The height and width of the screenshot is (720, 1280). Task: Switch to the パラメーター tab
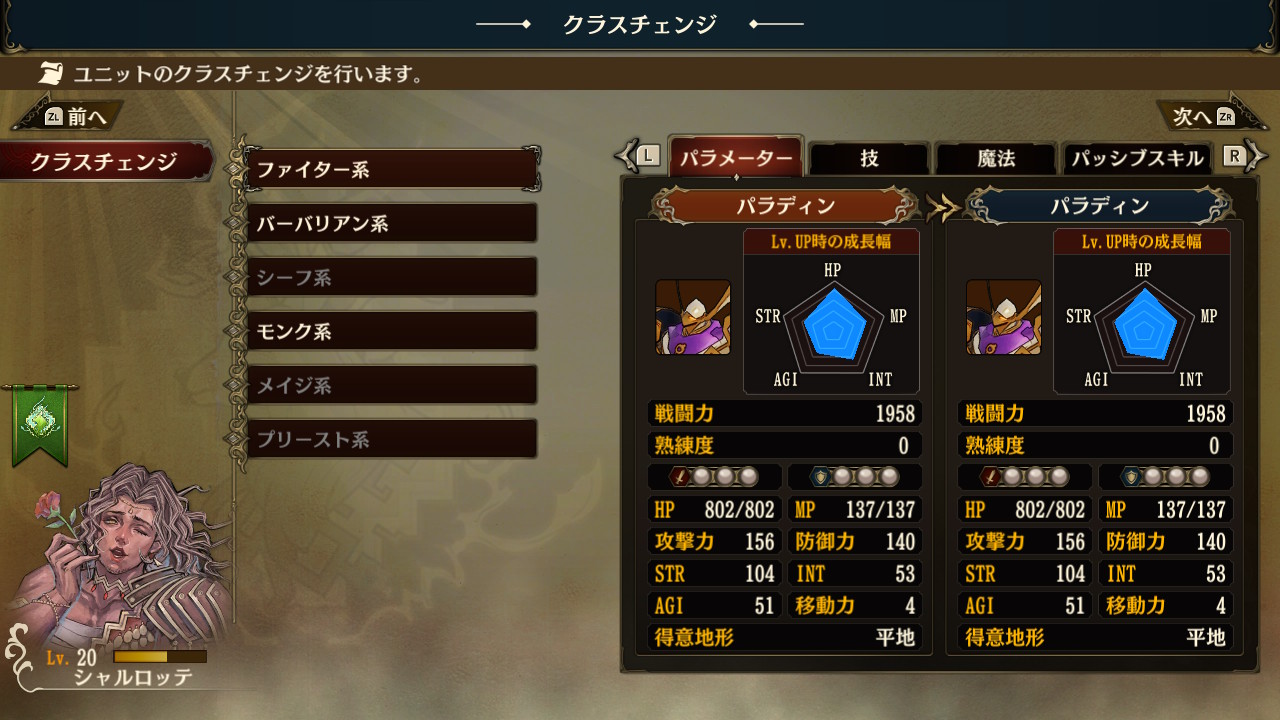pos(736,158)
